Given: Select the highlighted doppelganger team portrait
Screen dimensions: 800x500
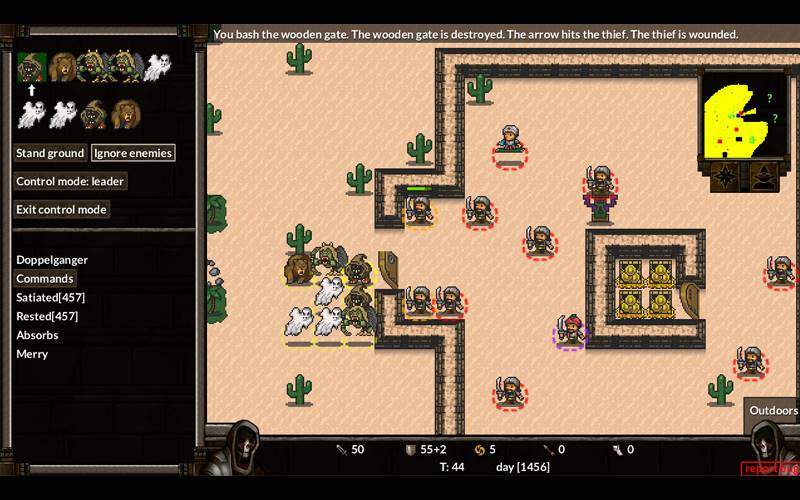Looking at the screenshot, I should click(31, 67).
